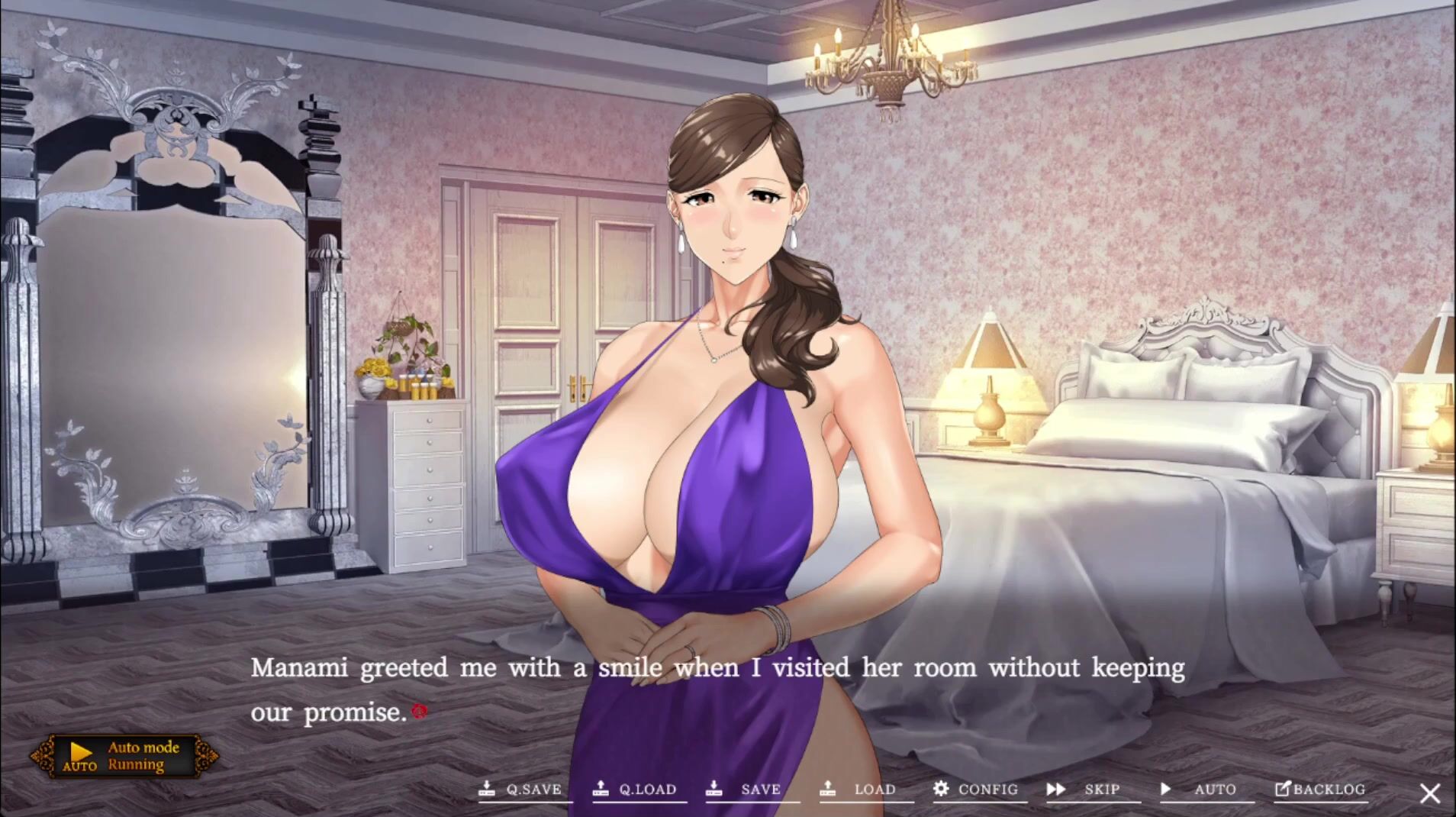Click the Auto mode Running indicator
Viewport: 1456px width, 817px height.
[124, 756]
